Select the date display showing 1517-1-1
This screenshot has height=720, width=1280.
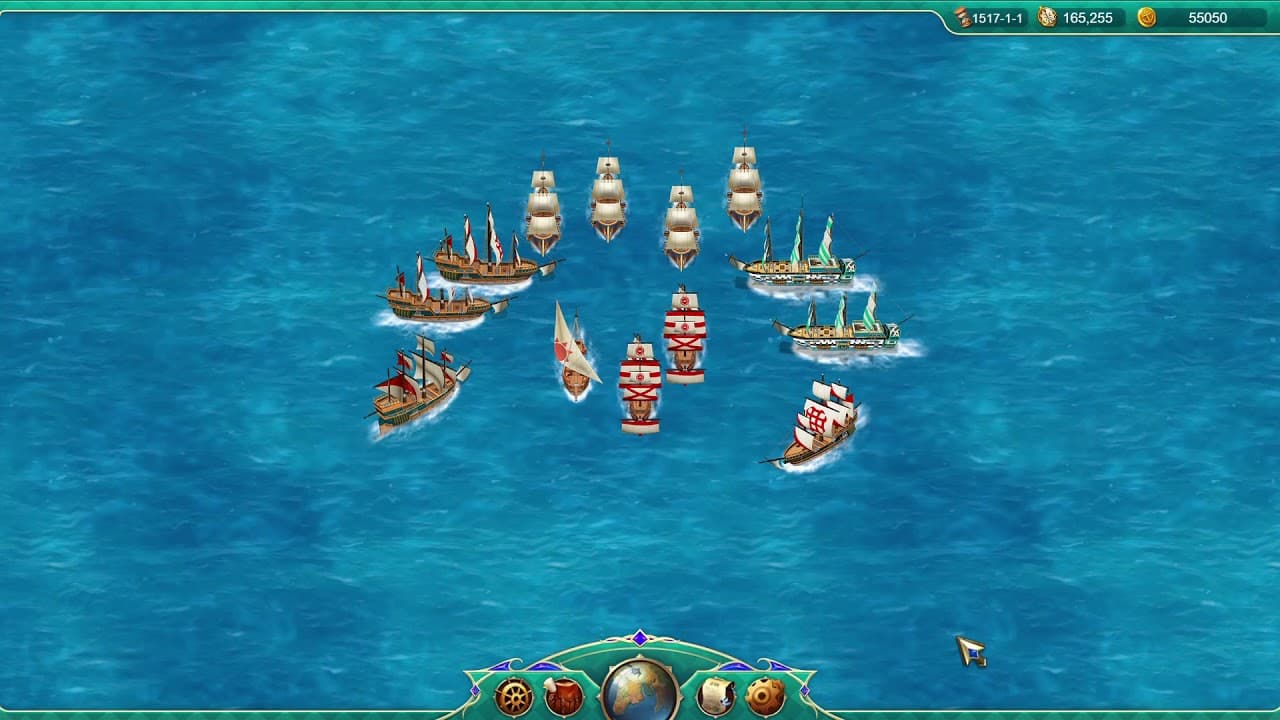coord(998,17)
